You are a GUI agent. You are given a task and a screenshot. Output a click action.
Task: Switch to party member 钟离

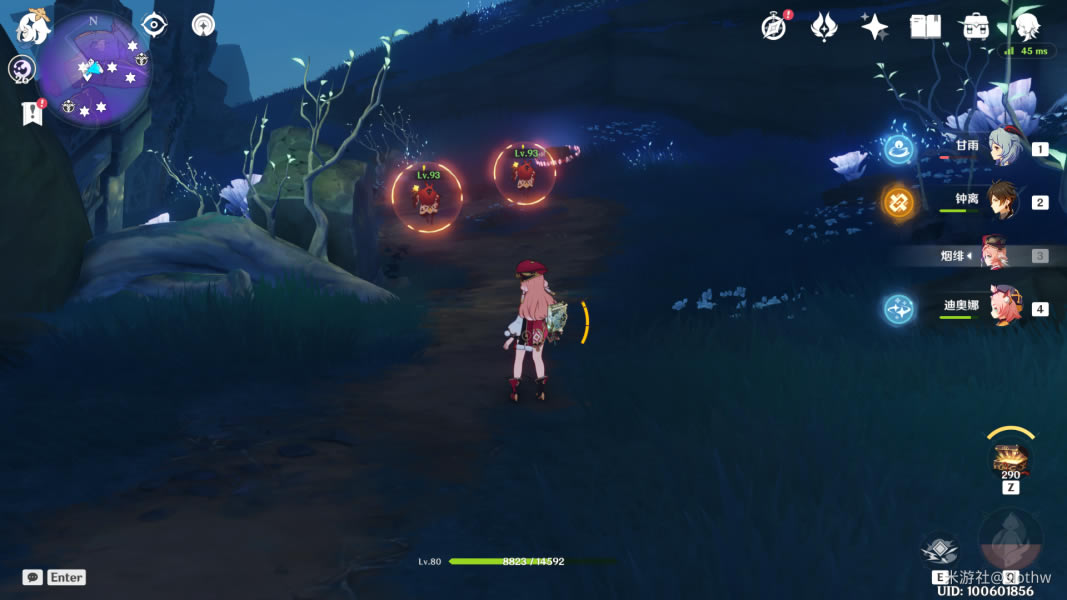click(x=1001, y=202)
